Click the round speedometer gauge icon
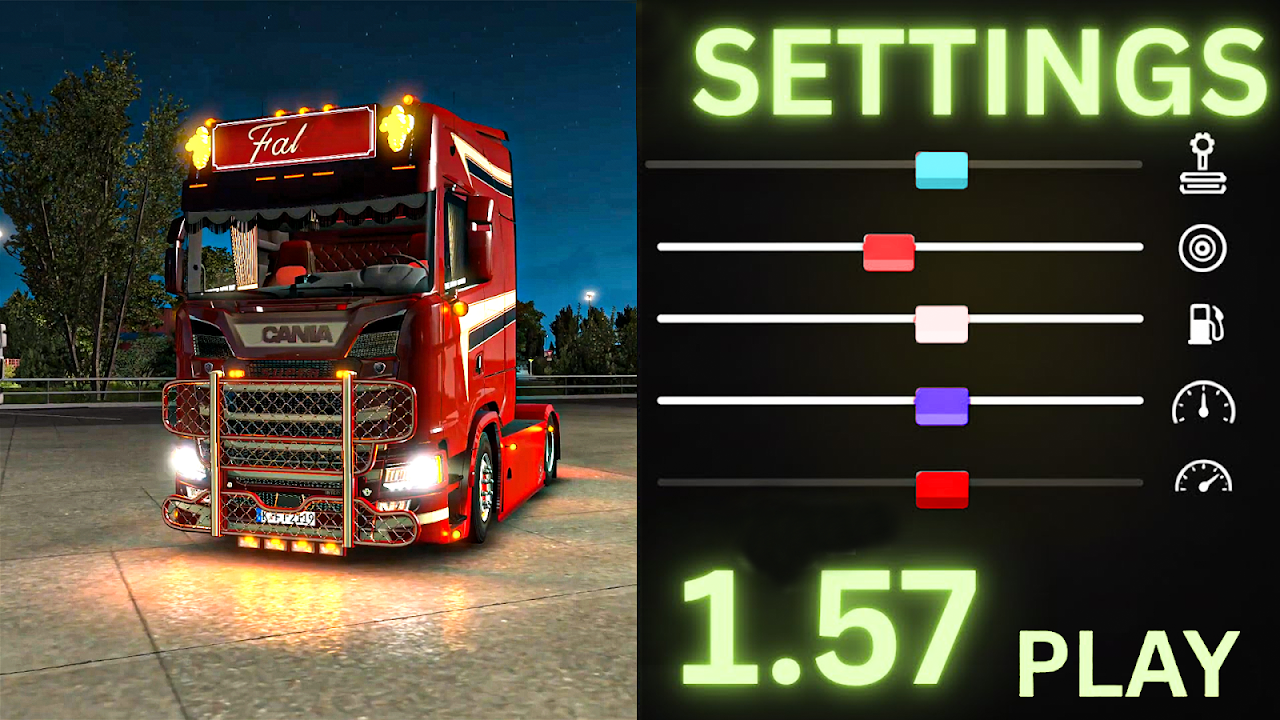This screenshot has height=720, width=1280. [1203, 402]
